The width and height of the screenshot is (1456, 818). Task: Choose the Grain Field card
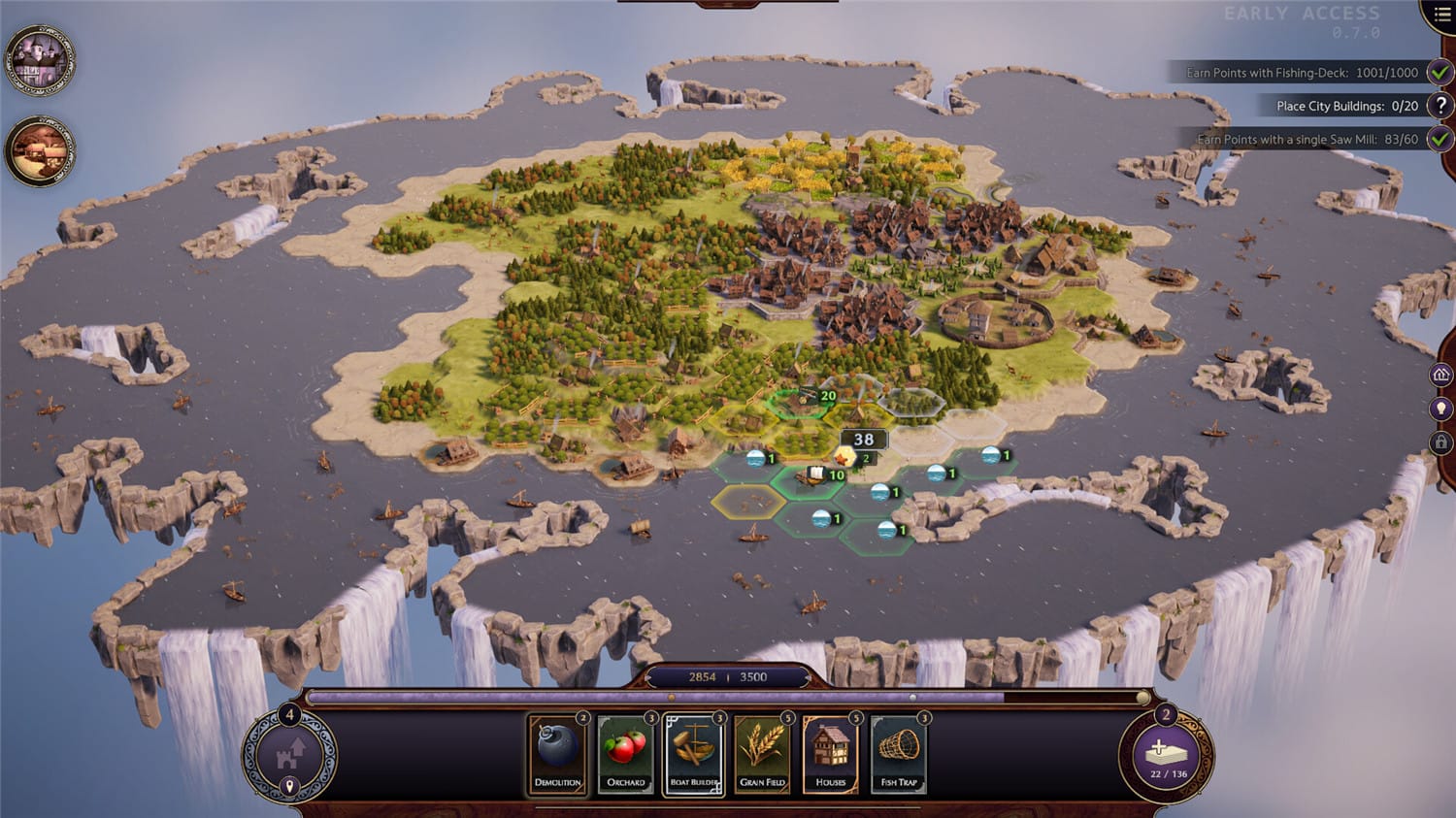coord(762,754)
